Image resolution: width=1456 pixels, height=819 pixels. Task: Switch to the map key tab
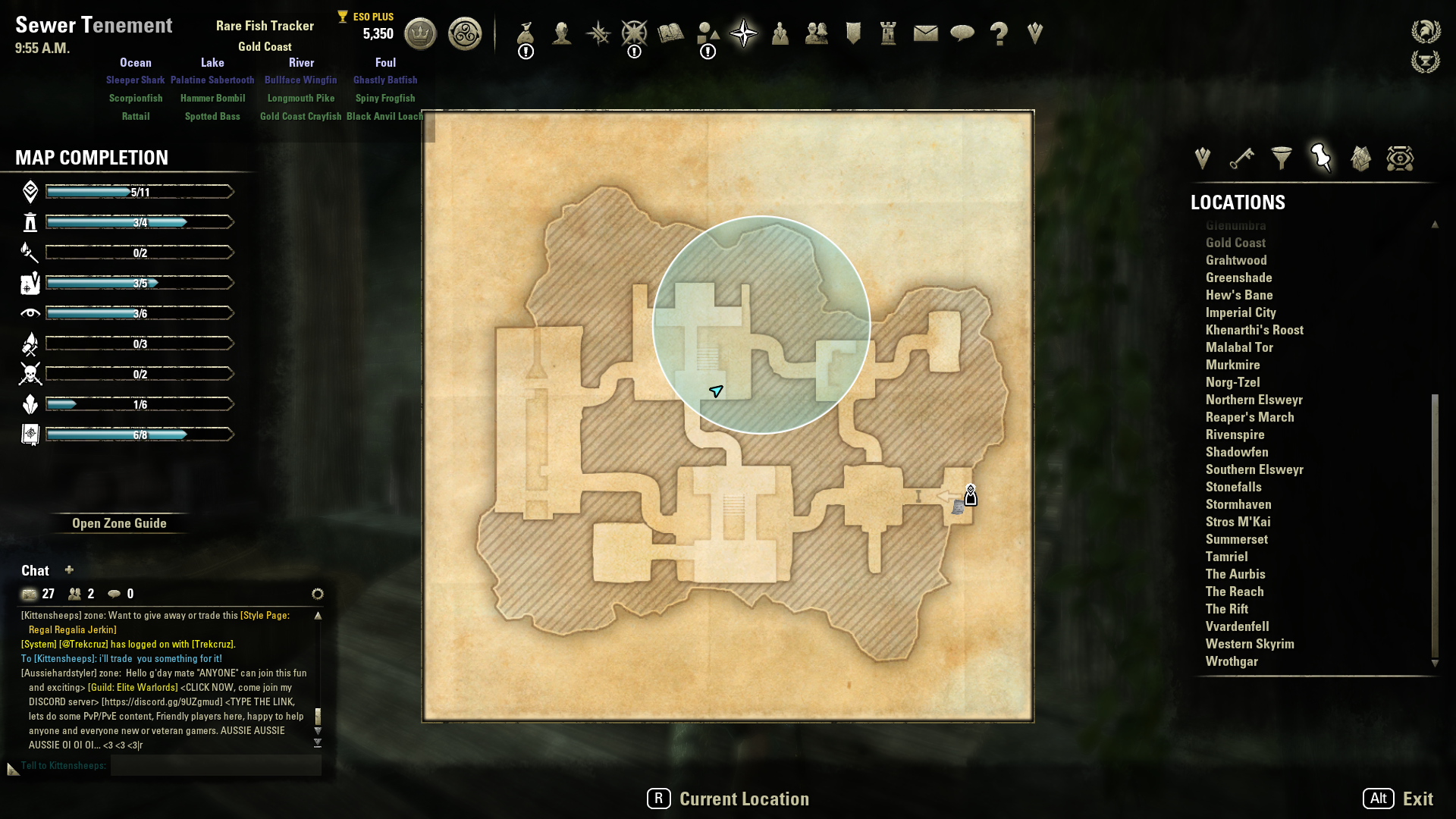(1241, 158)
